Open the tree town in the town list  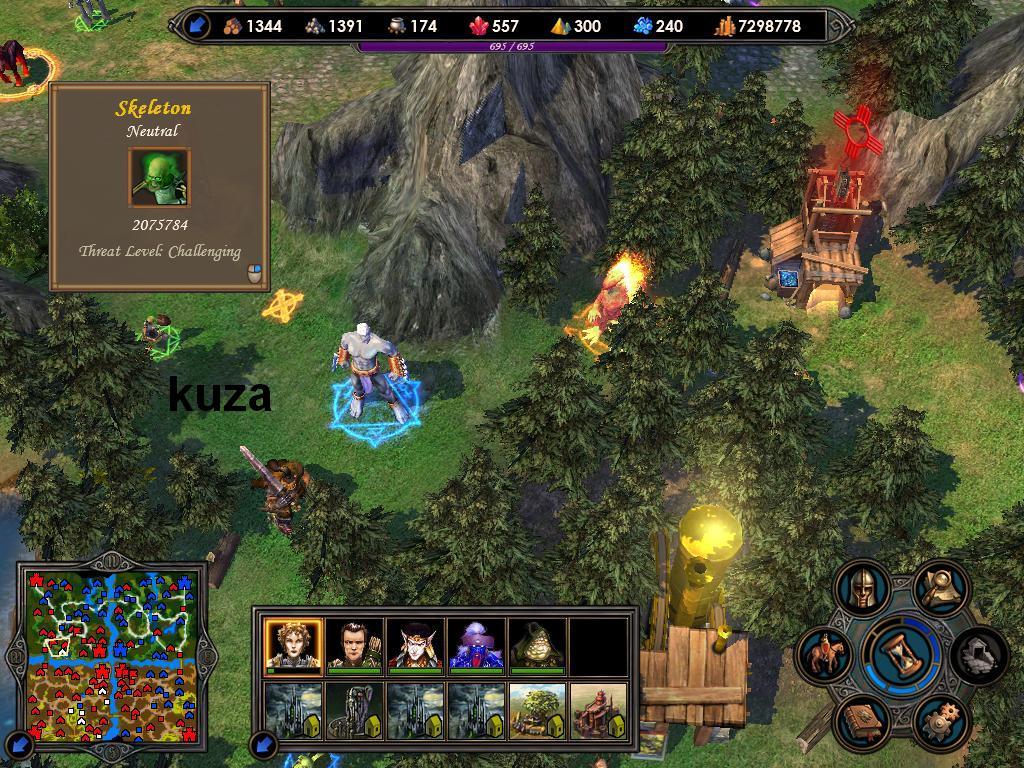537,710
